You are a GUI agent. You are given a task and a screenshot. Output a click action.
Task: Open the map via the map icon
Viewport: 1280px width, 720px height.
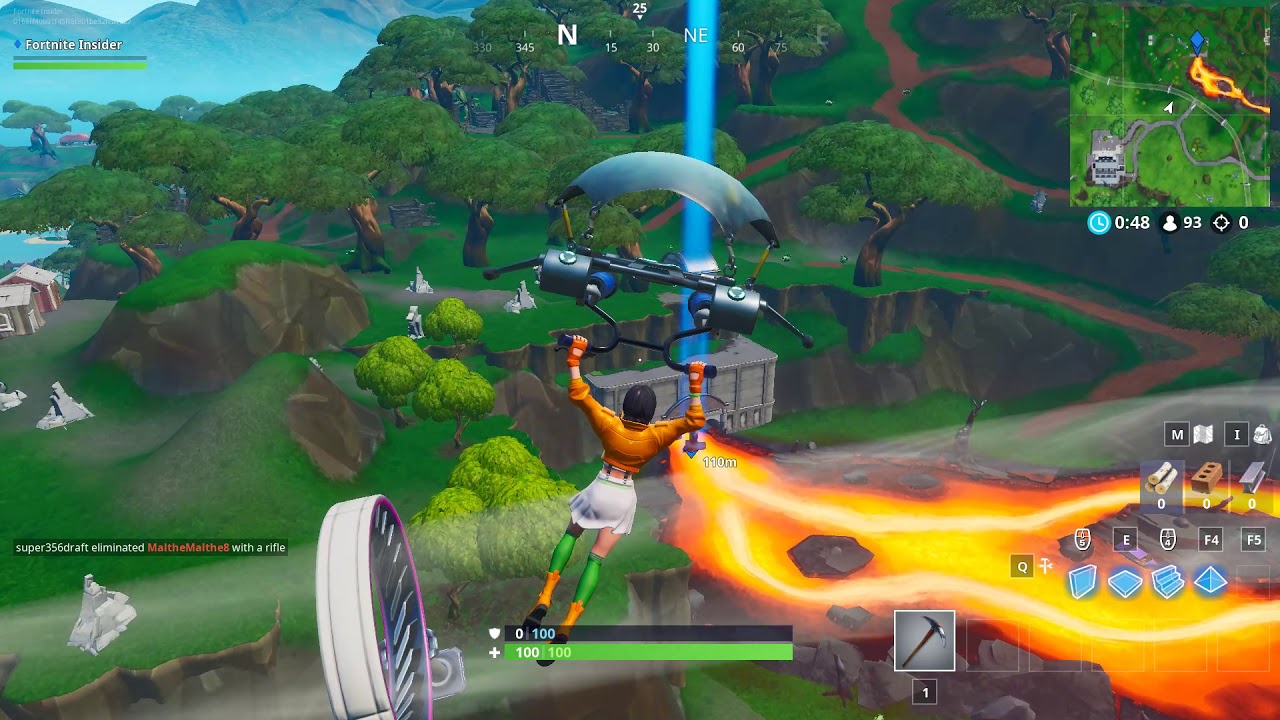point(1203,434)
